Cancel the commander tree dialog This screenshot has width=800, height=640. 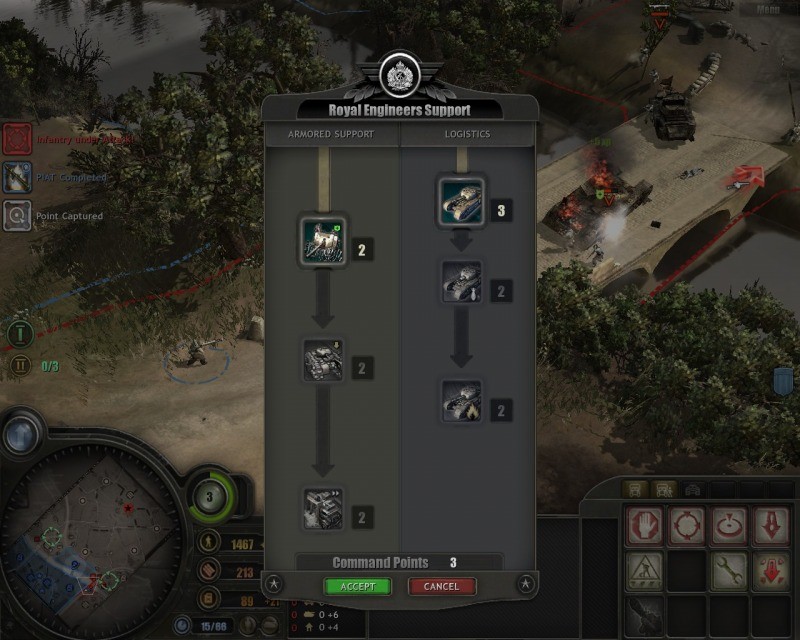tap(441, 586)
